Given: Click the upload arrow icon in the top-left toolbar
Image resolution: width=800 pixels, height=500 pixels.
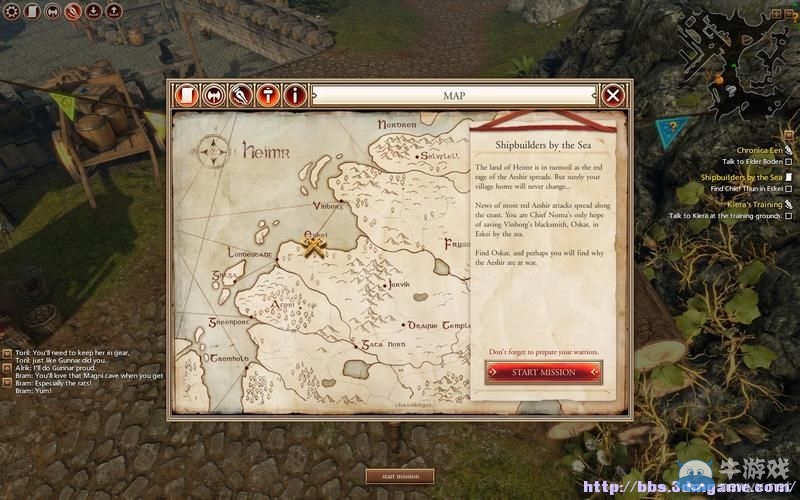Looking at the screenshot, I should [x=113, y=12].
